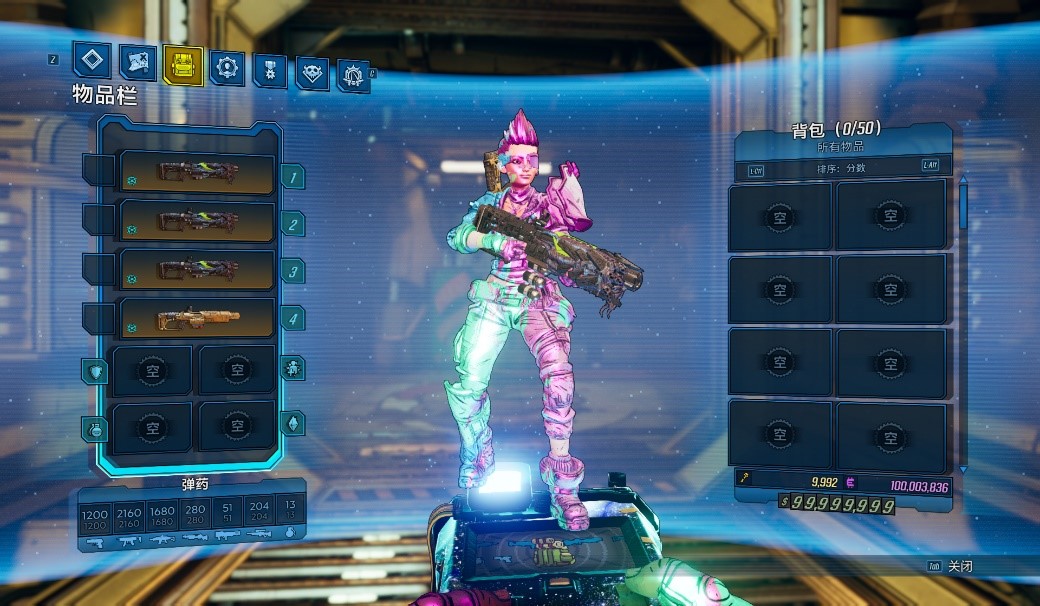
Task: Select the yellow backpack inventory tab
Action: [x=183, y=65]
